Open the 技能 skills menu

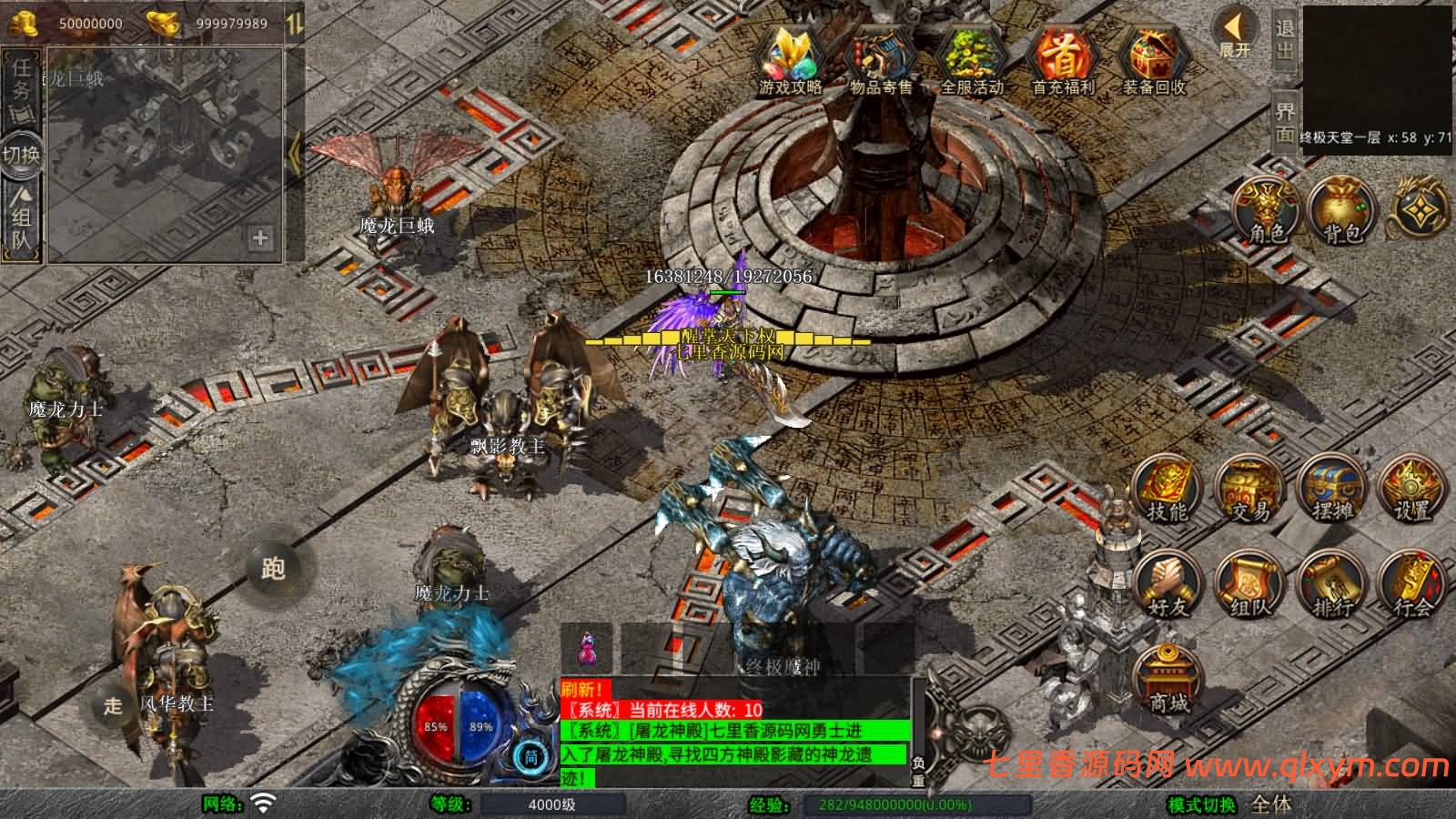1168,490
